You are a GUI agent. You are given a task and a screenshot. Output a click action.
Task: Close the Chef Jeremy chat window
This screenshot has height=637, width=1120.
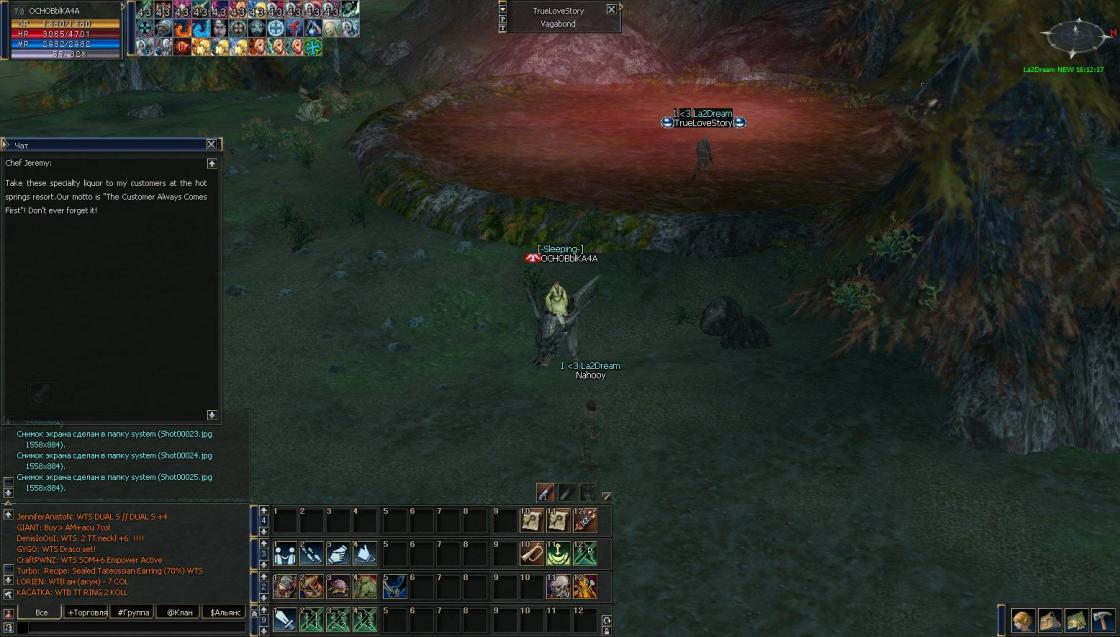[x=211, y=145]
